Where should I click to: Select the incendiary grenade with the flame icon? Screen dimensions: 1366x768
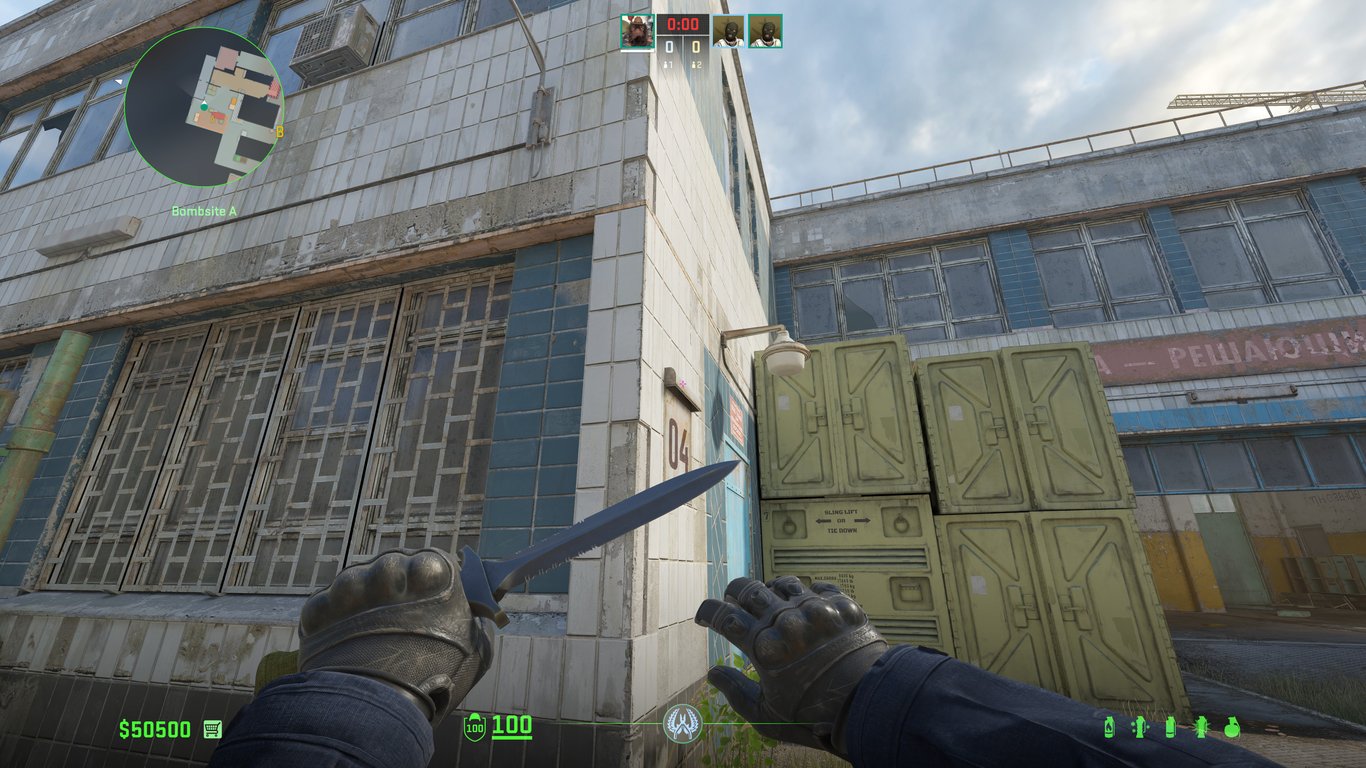pyautogui.click(x=1108, y=727)
